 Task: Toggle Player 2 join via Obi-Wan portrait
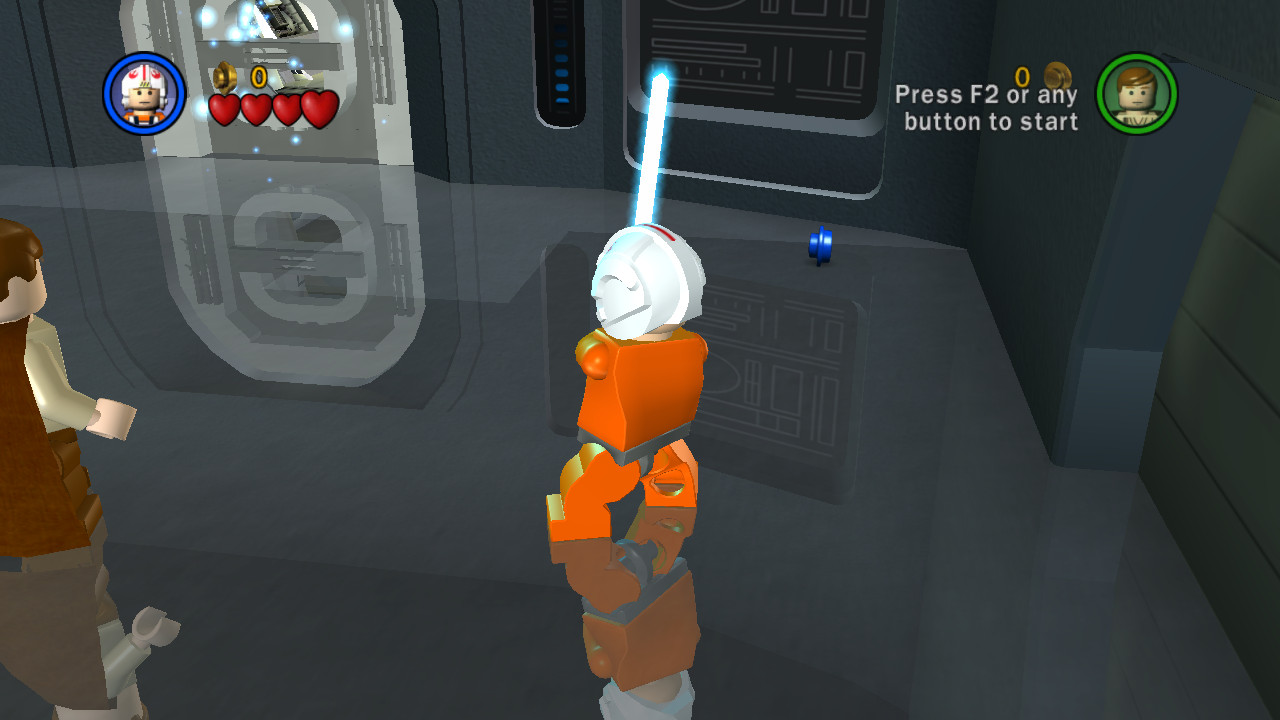pyautogui.click(x=1136, y=92)
